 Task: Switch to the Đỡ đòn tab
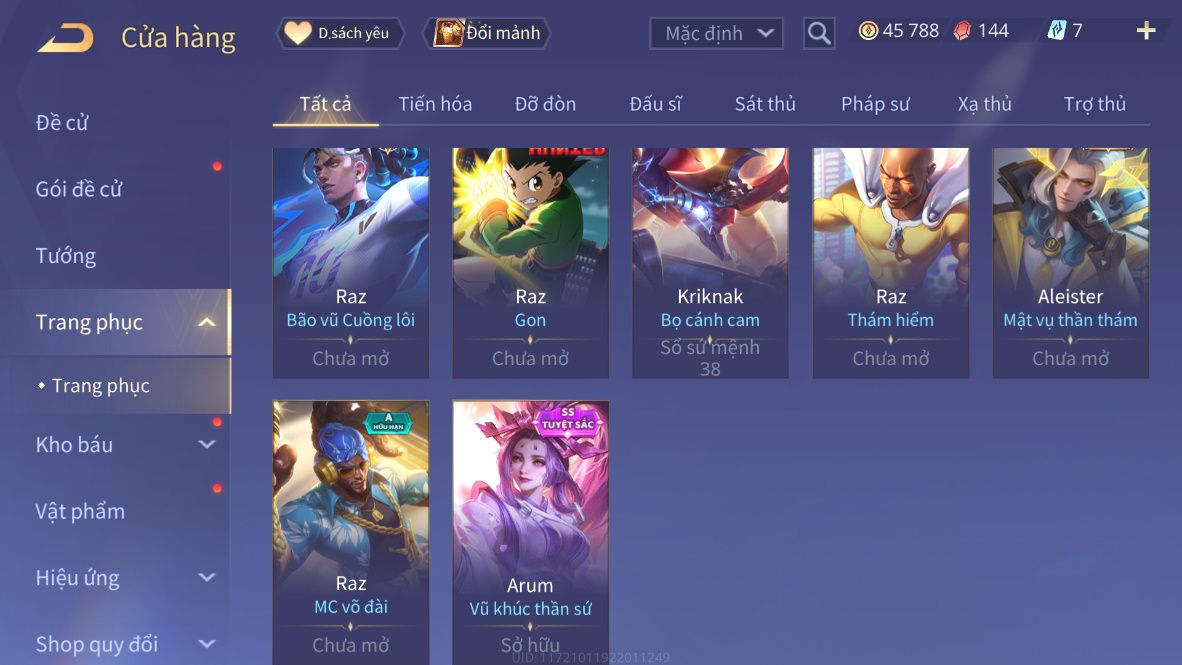[545, 104]
